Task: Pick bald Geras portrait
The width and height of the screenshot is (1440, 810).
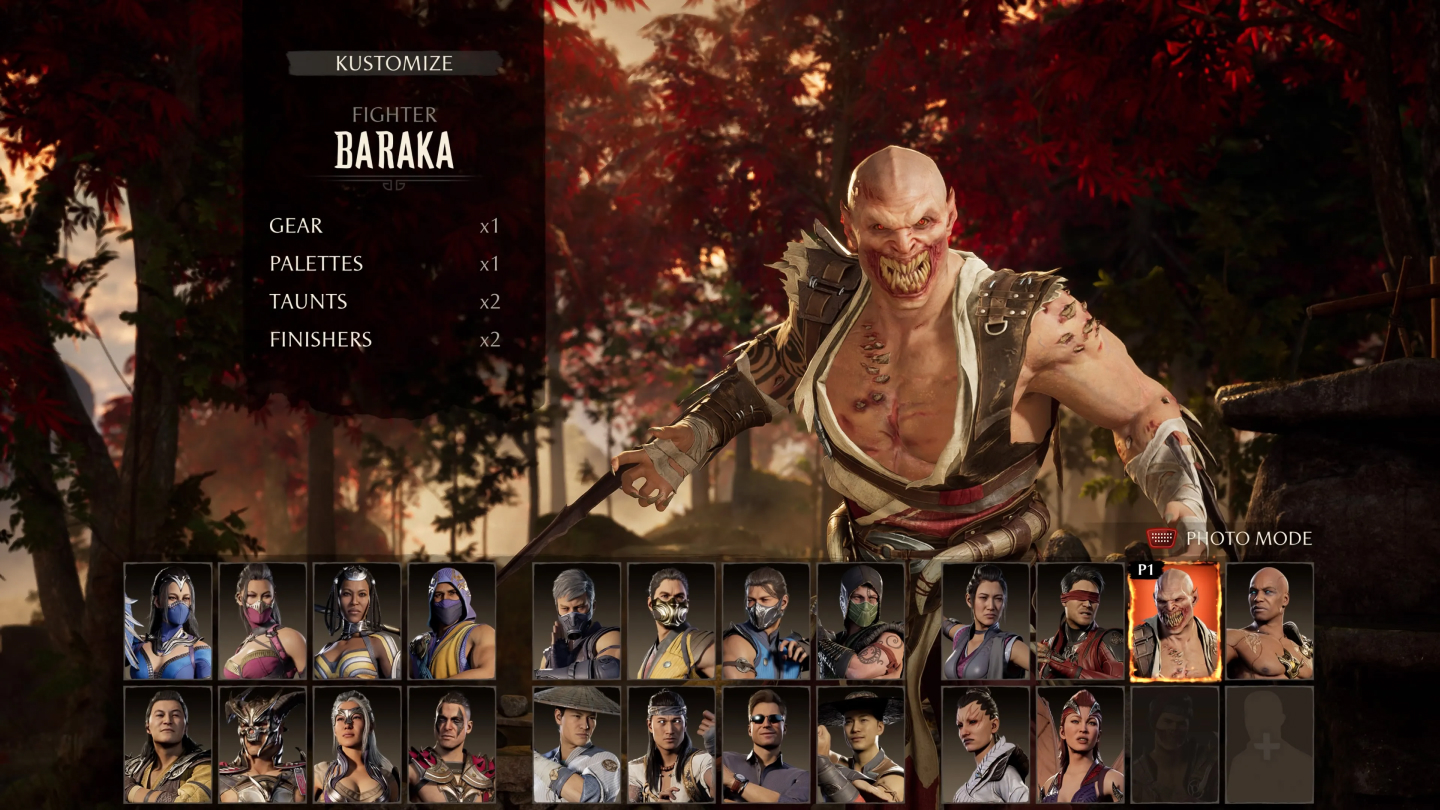Action: point(1269,621)
